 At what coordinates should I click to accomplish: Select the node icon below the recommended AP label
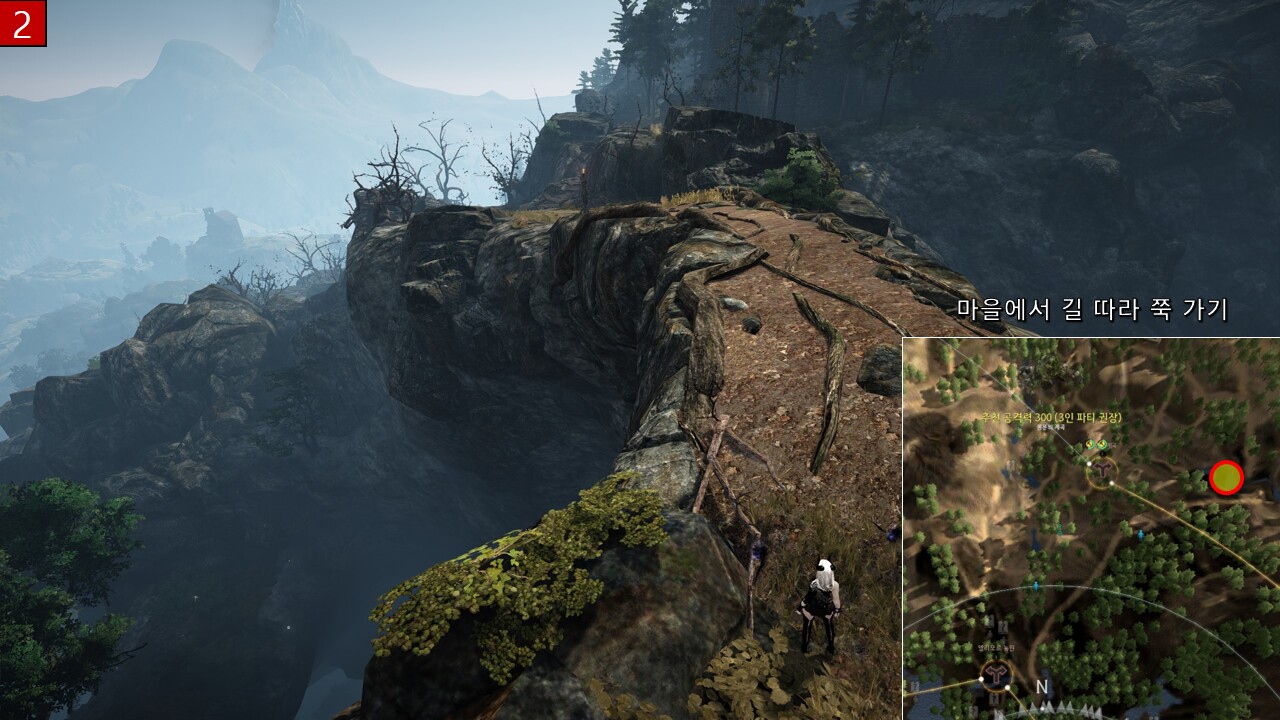coord(1102,469)
